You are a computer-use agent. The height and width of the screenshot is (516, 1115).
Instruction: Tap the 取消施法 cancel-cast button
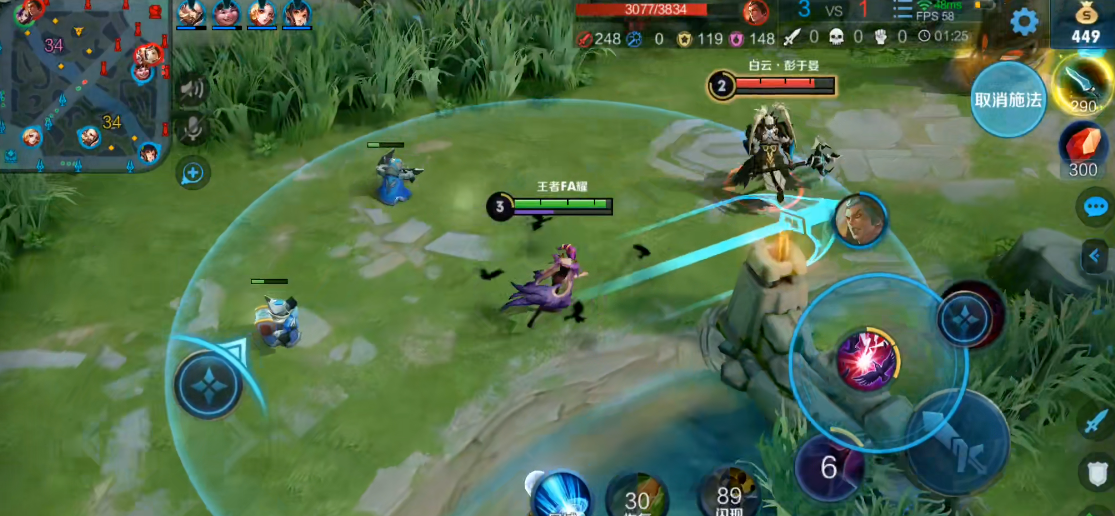pyautogui.click(x=1008, y=100)
